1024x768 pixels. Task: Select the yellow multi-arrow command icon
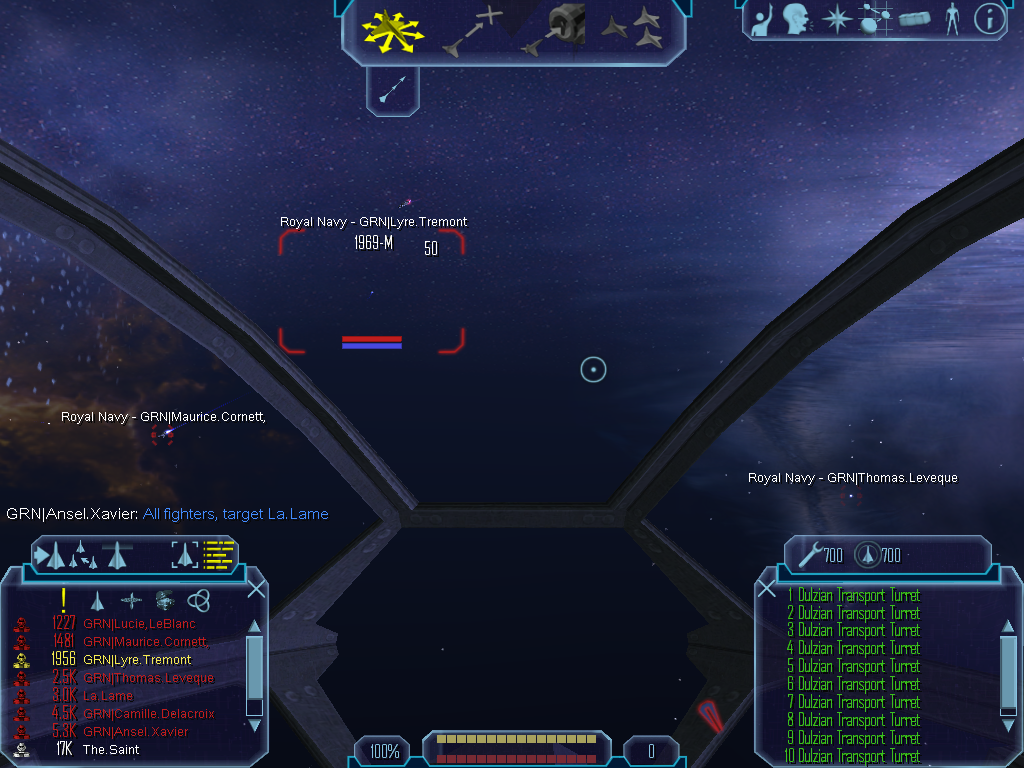click(x=393, y=30)
